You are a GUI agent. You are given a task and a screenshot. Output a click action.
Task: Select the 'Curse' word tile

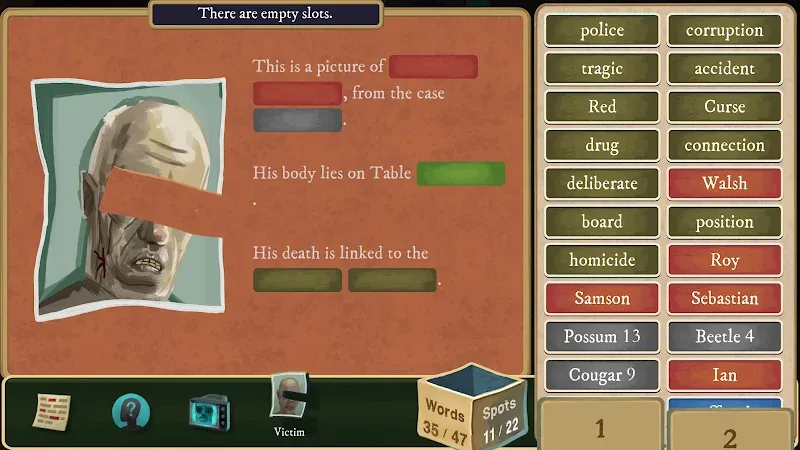click(x=724, y=107)
